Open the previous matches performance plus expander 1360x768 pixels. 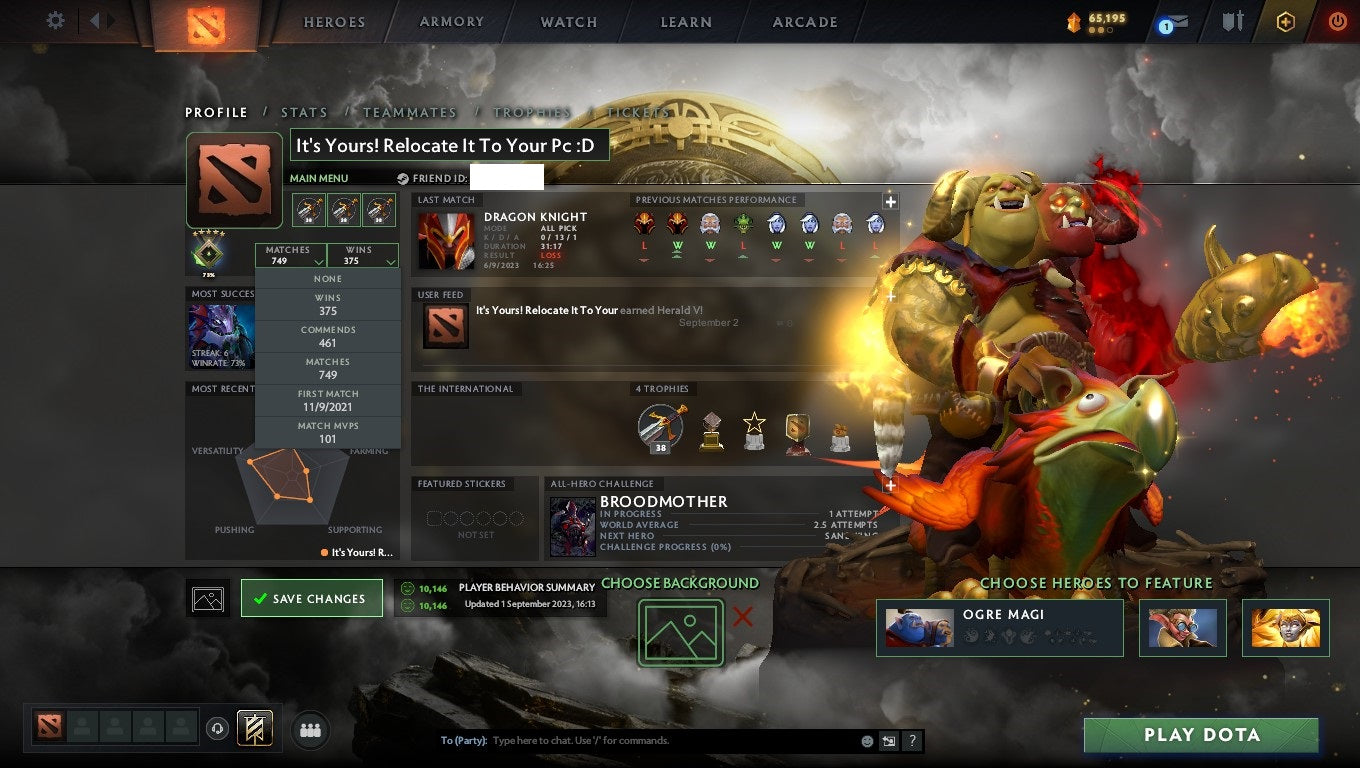889,201
